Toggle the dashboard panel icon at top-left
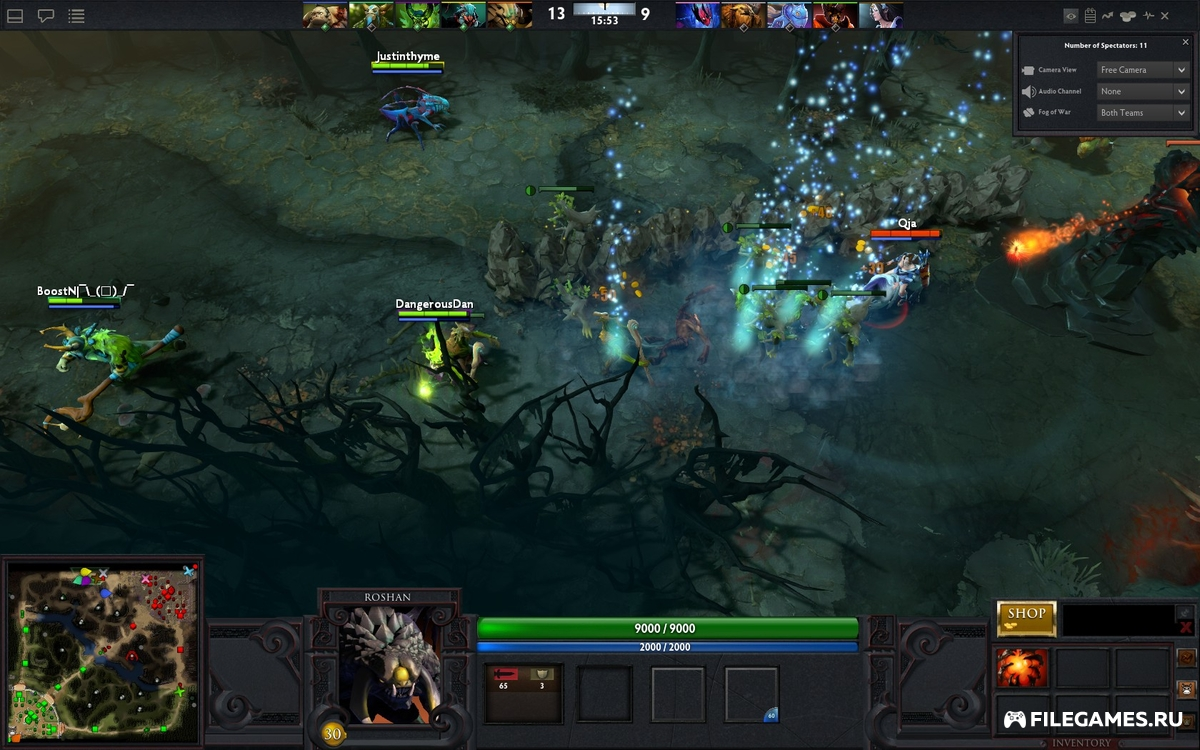The height and width of the screenshot is (750, 1200). point(16,16)
